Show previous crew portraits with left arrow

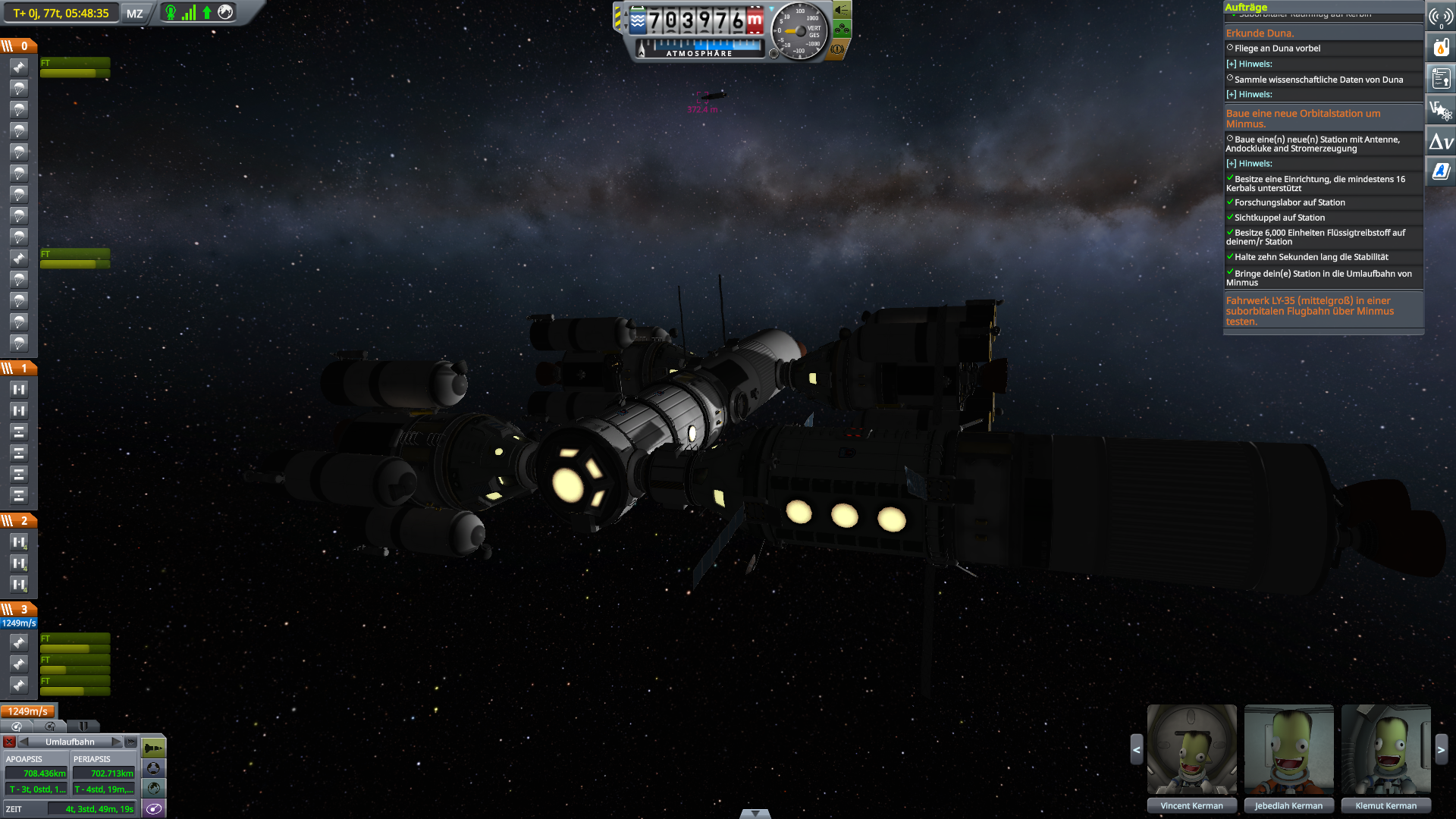click(x=1136, y=750)
